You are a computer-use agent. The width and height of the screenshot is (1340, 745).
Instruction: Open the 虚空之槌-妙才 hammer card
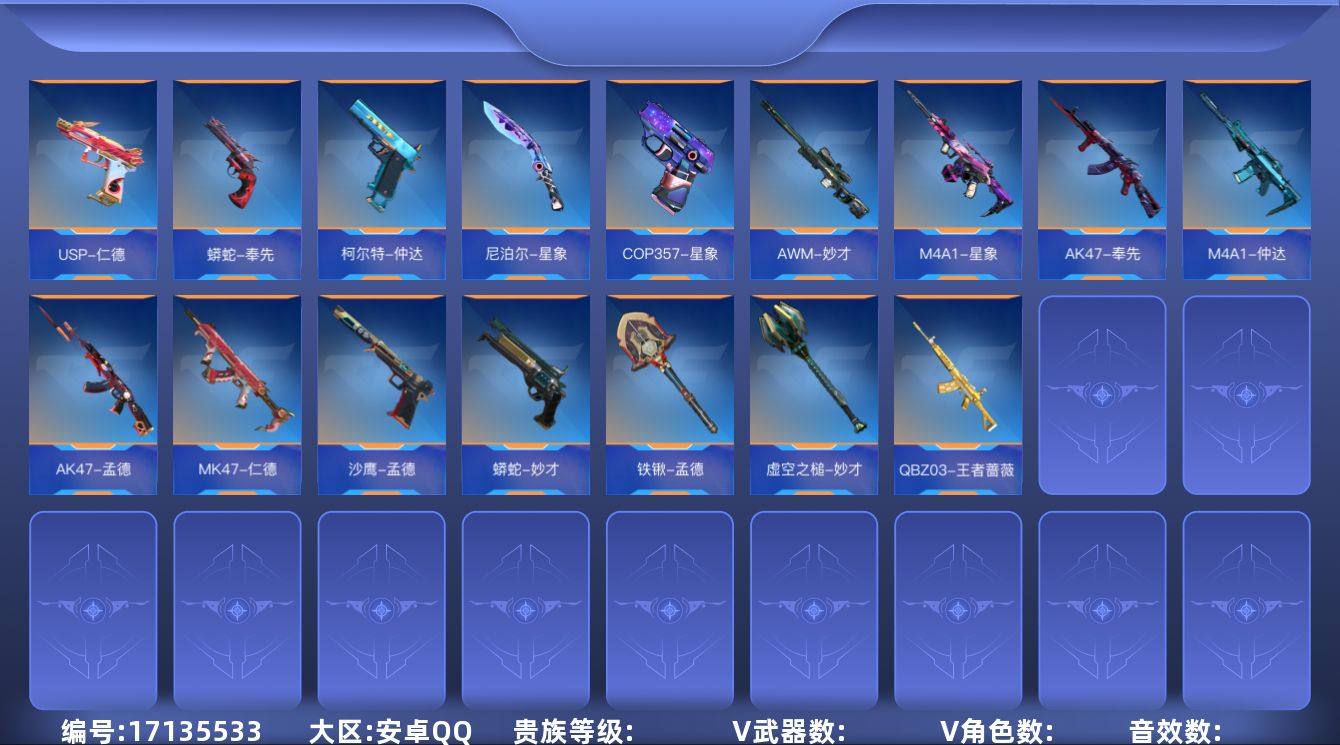[x=813, y=392]
